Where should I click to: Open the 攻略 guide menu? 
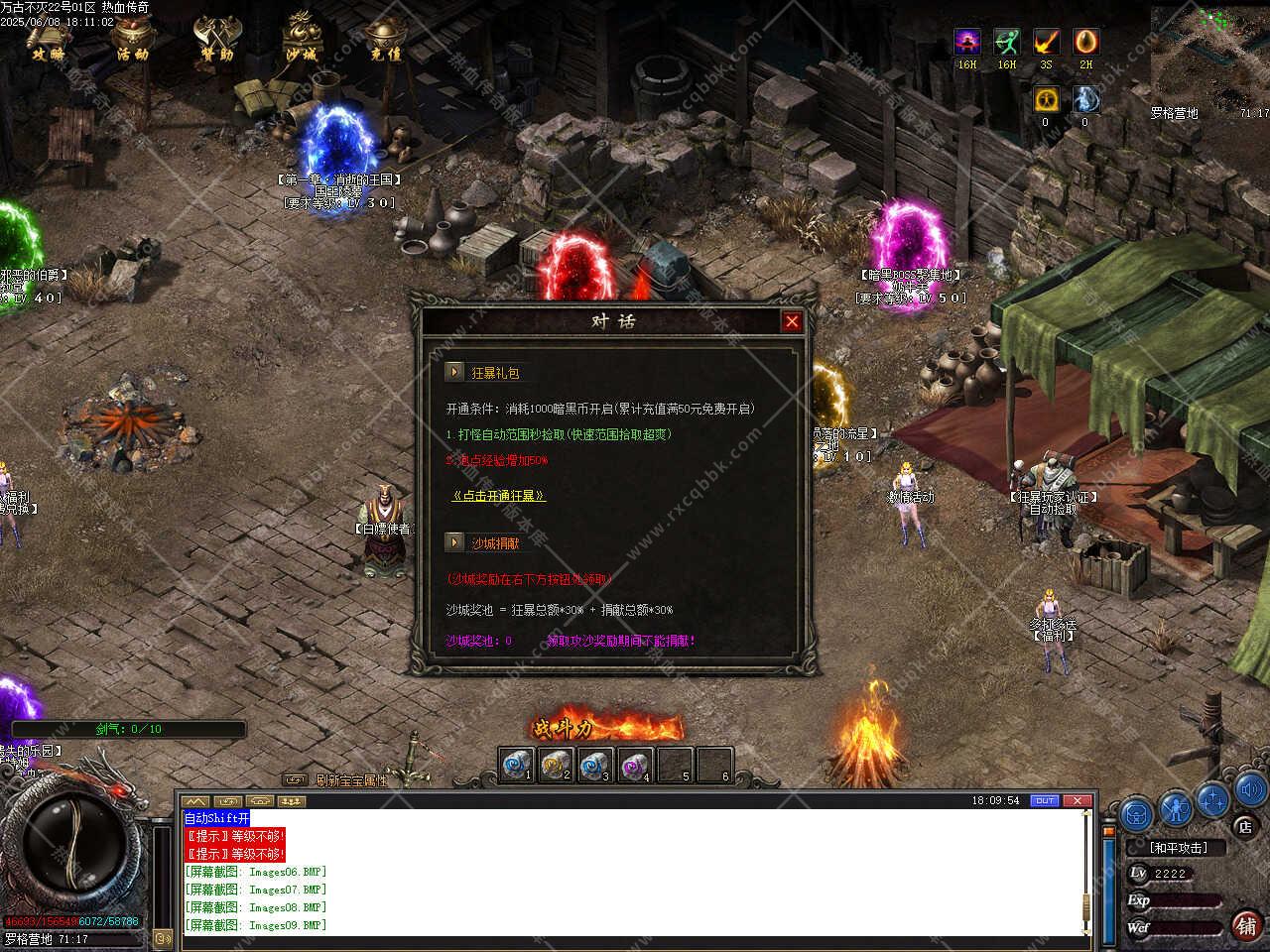coord(49,40)
